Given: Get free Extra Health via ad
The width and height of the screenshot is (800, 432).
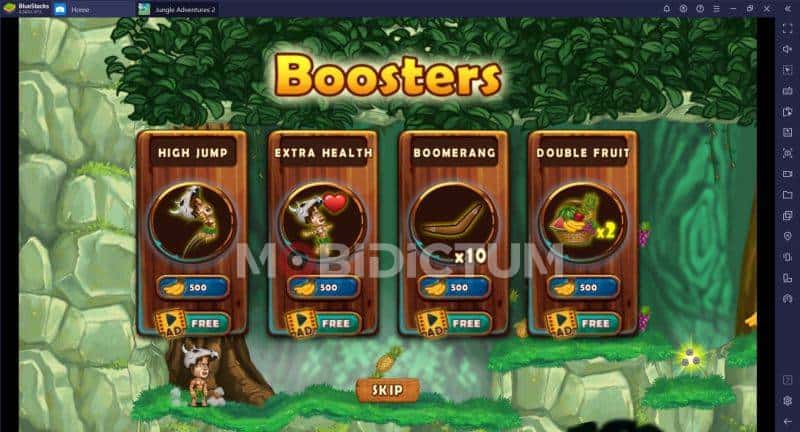Looking at the screenshot, I should pos(323,323).
